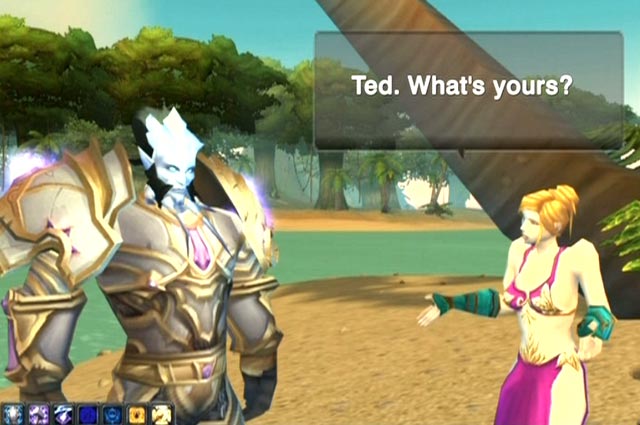Cast the white swirl on blue ability
This screenshot has height=425, width=640.
tap(64, 415)
